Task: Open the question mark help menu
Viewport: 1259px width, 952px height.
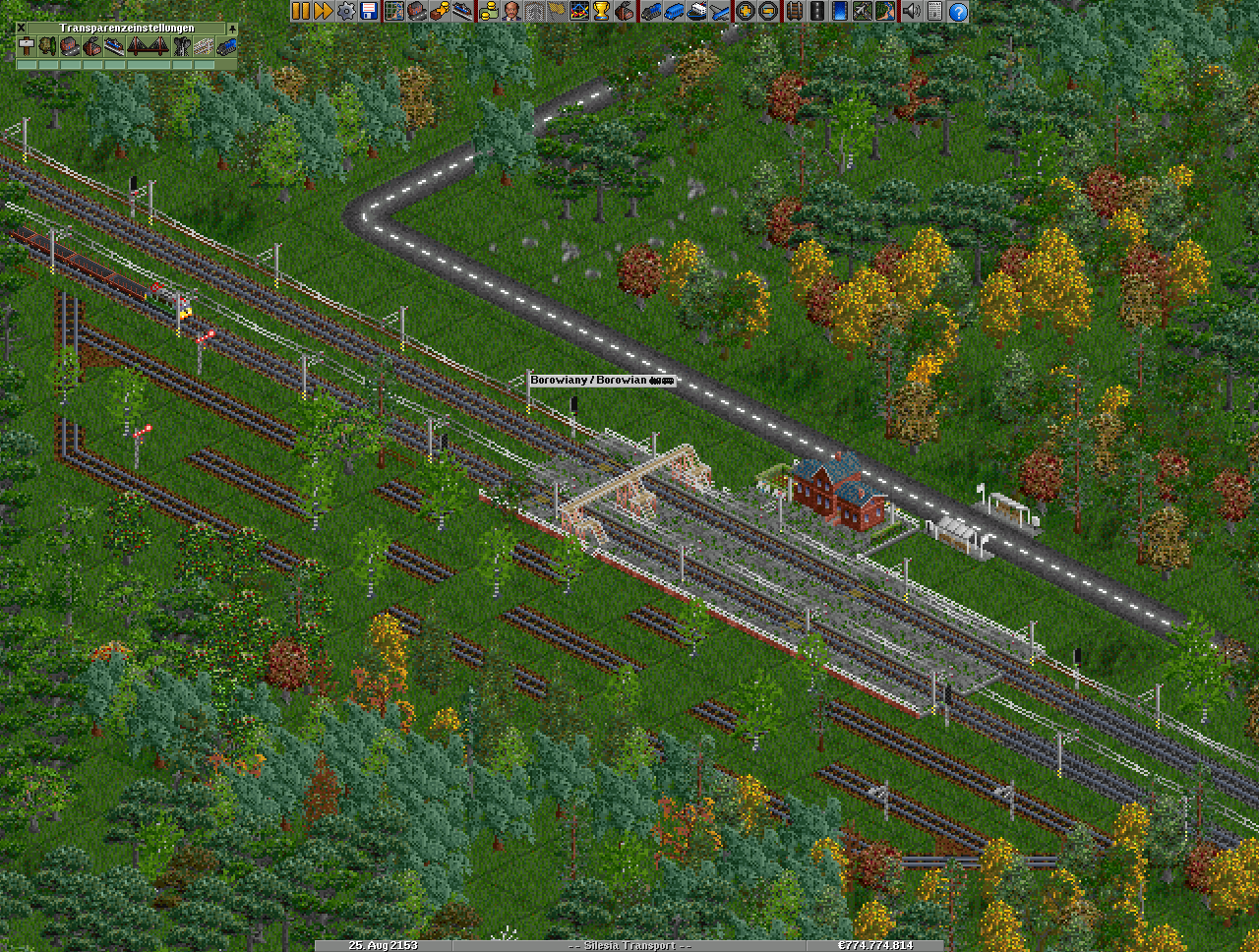Action: coord(957,12)
